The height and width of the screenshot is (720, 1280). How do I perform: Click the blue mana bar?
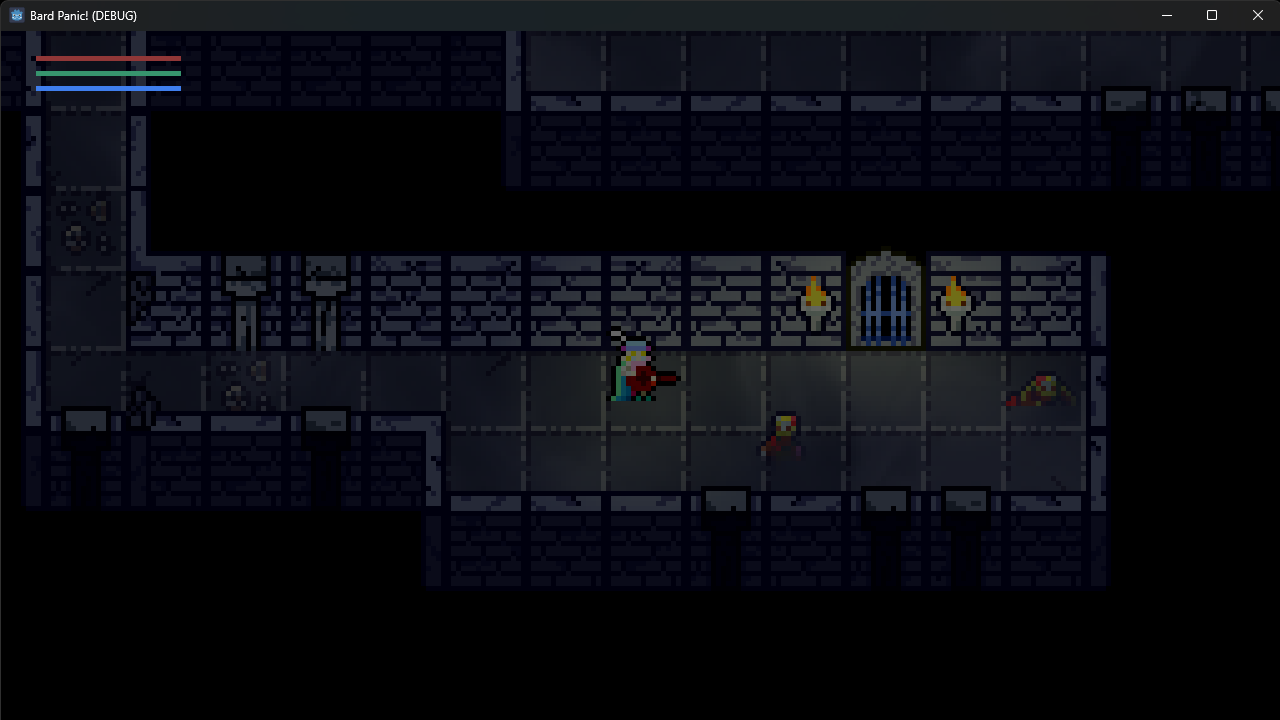pos(108,88)
